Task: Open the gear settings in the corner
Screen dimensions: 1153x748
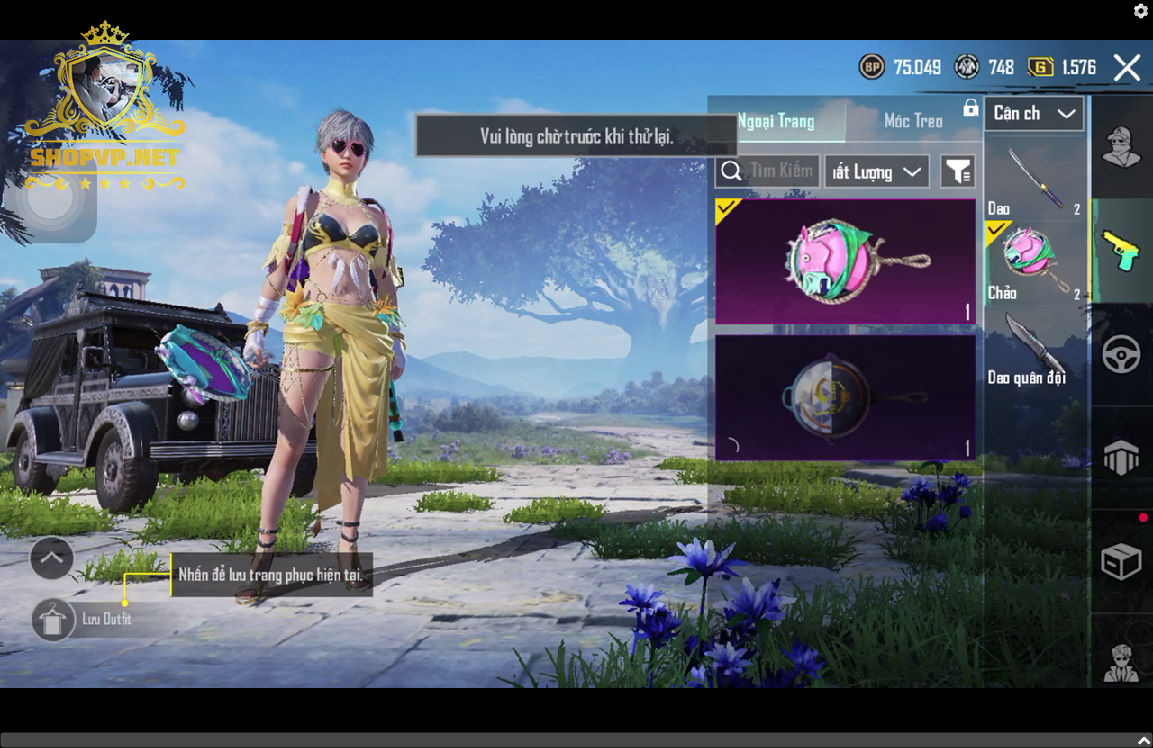Action: point(1141,11)
